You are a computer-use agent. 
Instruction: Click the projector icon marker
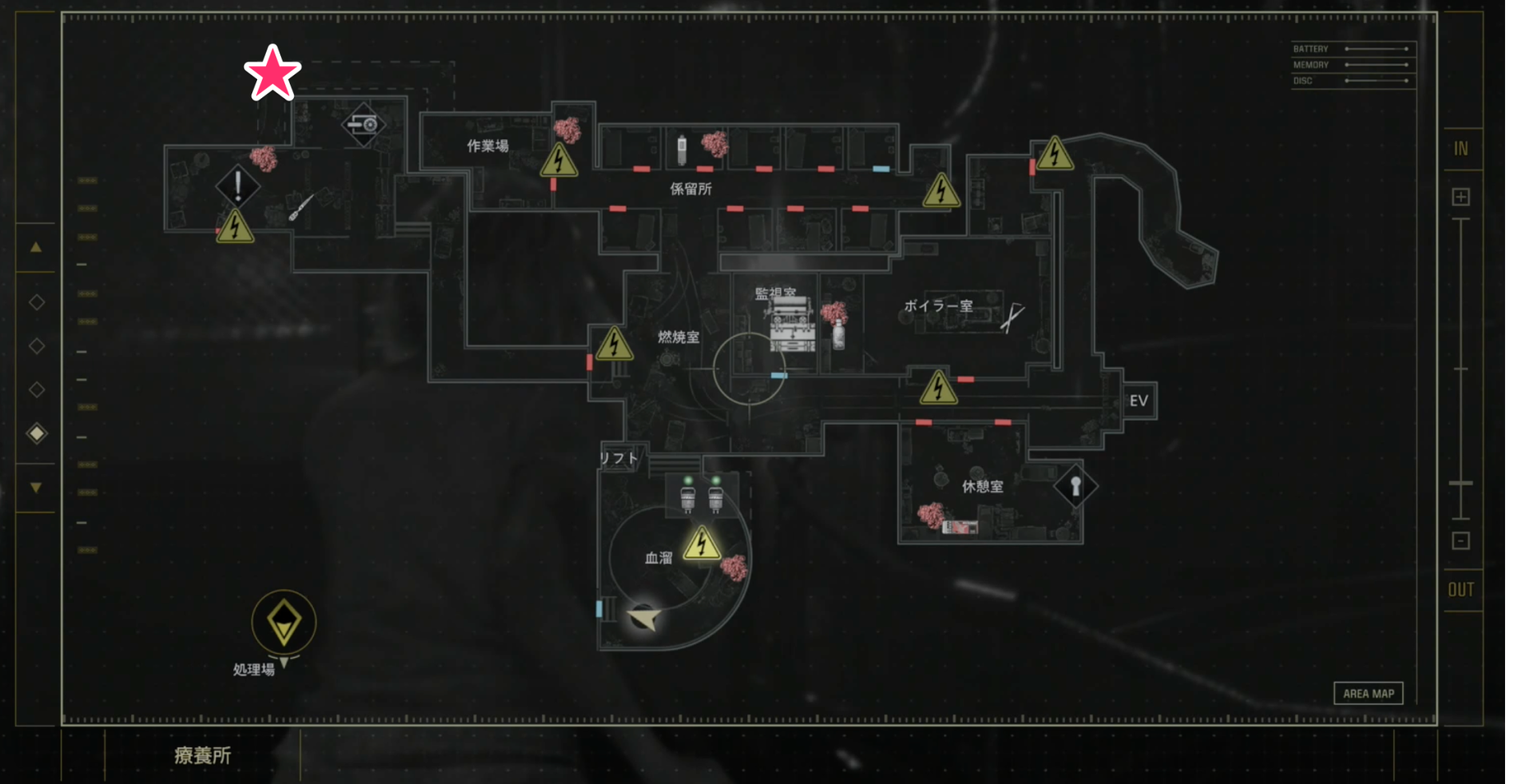point(363,125)
